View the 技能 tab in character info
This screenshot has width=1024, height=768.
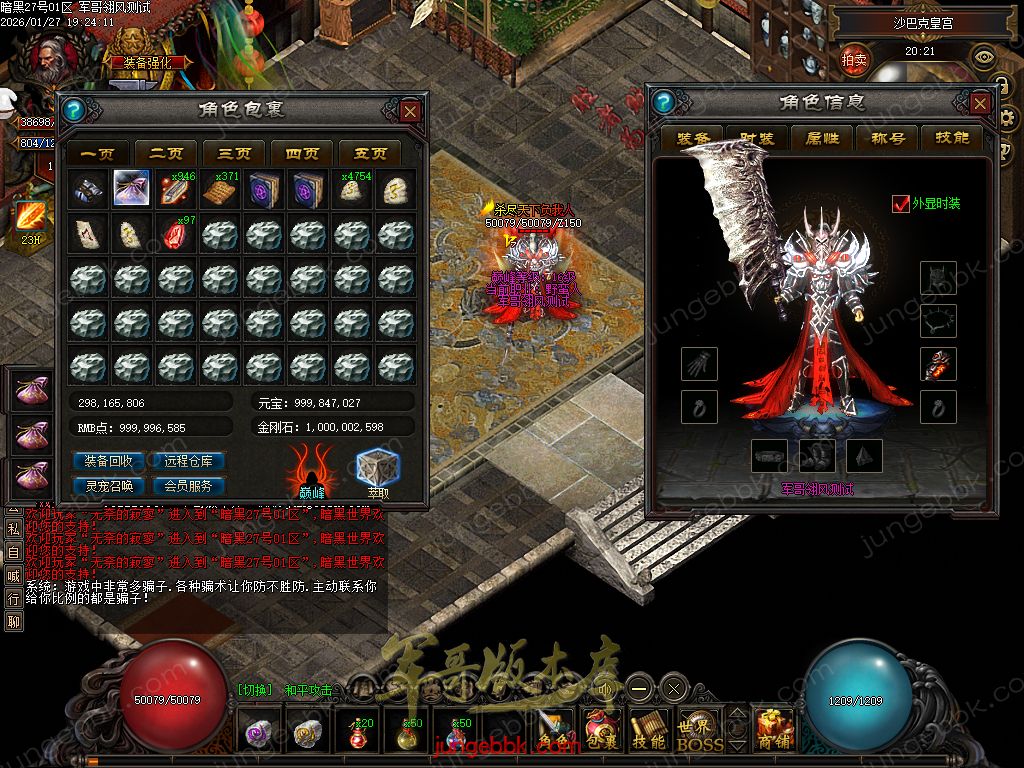[x=951, y=138]
